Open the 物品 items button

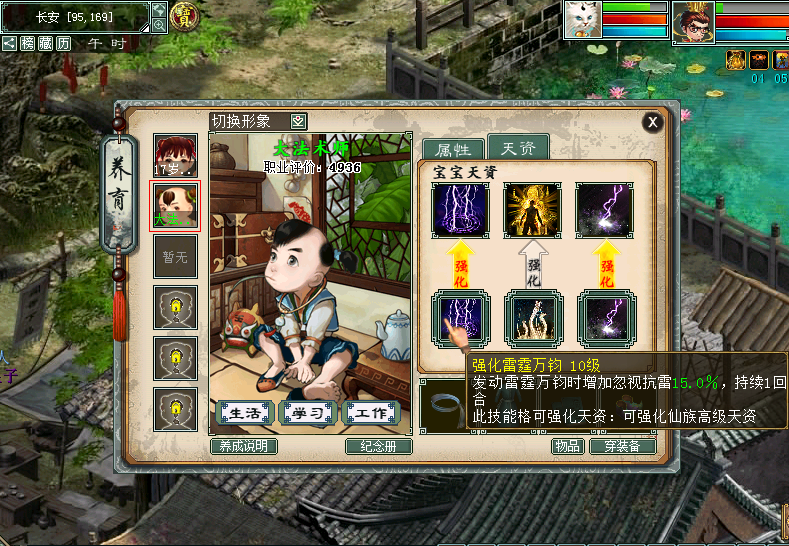click(x=567, y=446)
